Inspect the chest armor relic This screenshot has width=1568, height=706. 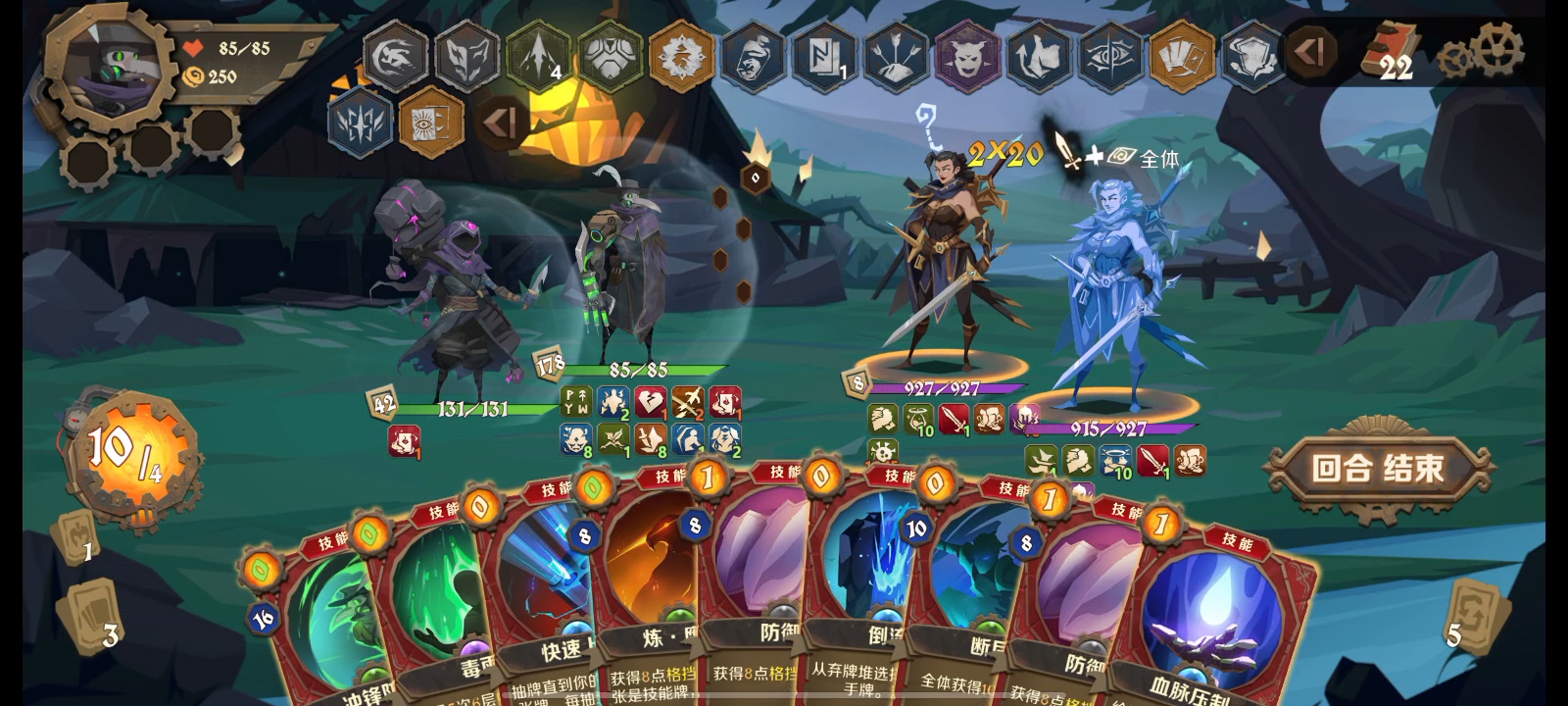pos(610,57)
